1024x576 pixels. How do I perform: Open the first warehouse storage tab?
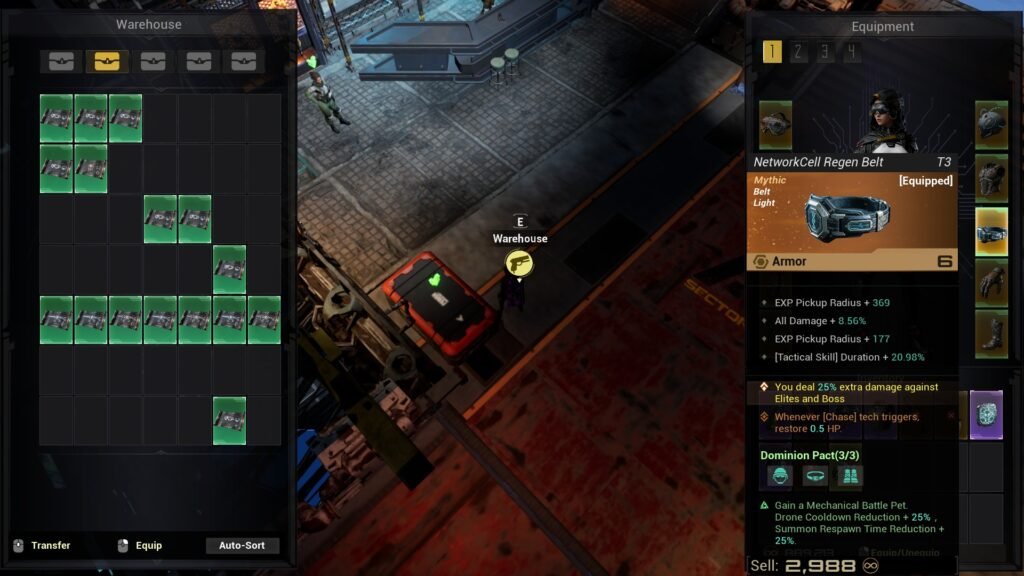(62, 62)
